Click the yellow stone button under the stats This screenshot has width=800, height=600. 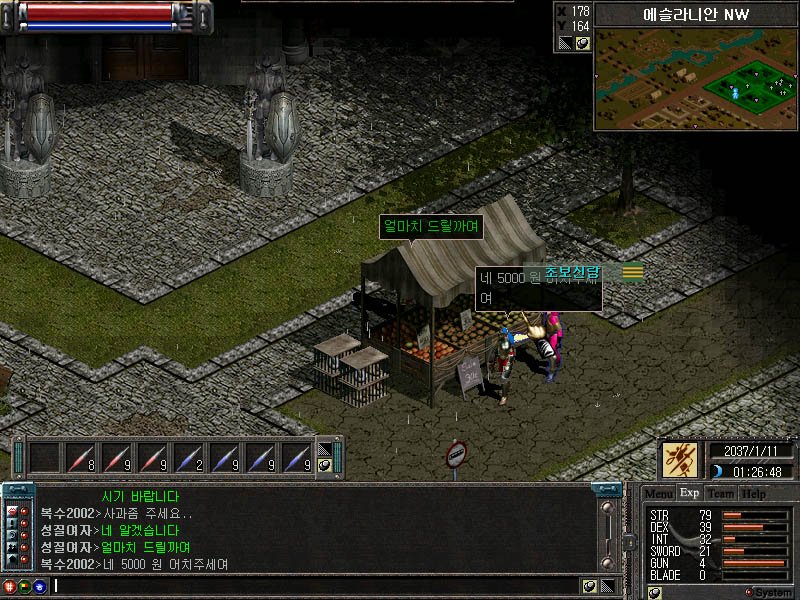[x=655, y=592]
